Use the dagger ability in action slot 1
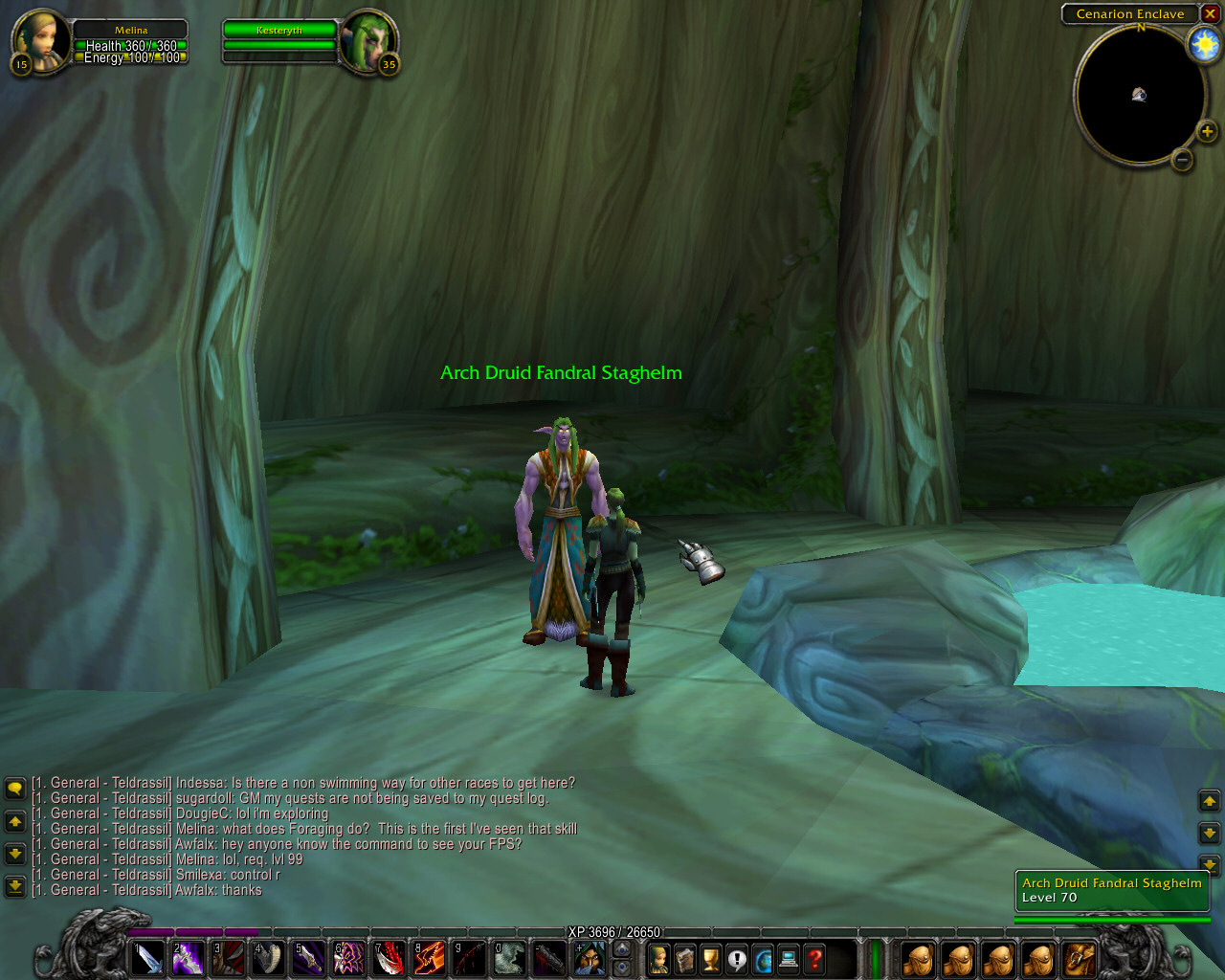Viewport: 1225px width, 980px height. [148, 957]
